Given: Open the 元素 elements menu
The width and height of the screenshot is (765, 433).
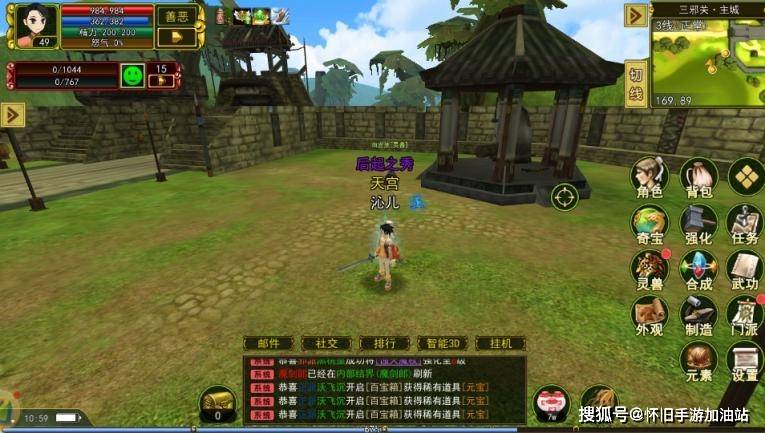Looking at the screenshot, I should [698, 361].
